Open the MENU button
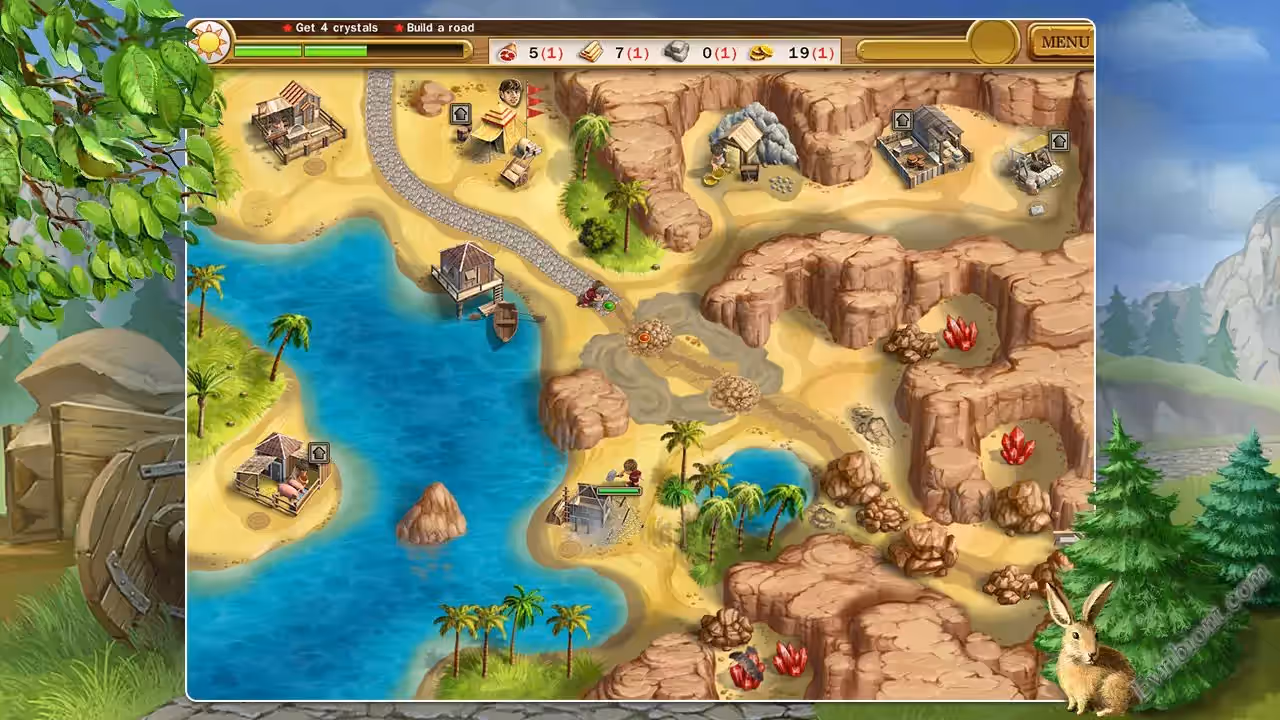This screenshot has width=1280, height=720. (x=1064, y=42)
